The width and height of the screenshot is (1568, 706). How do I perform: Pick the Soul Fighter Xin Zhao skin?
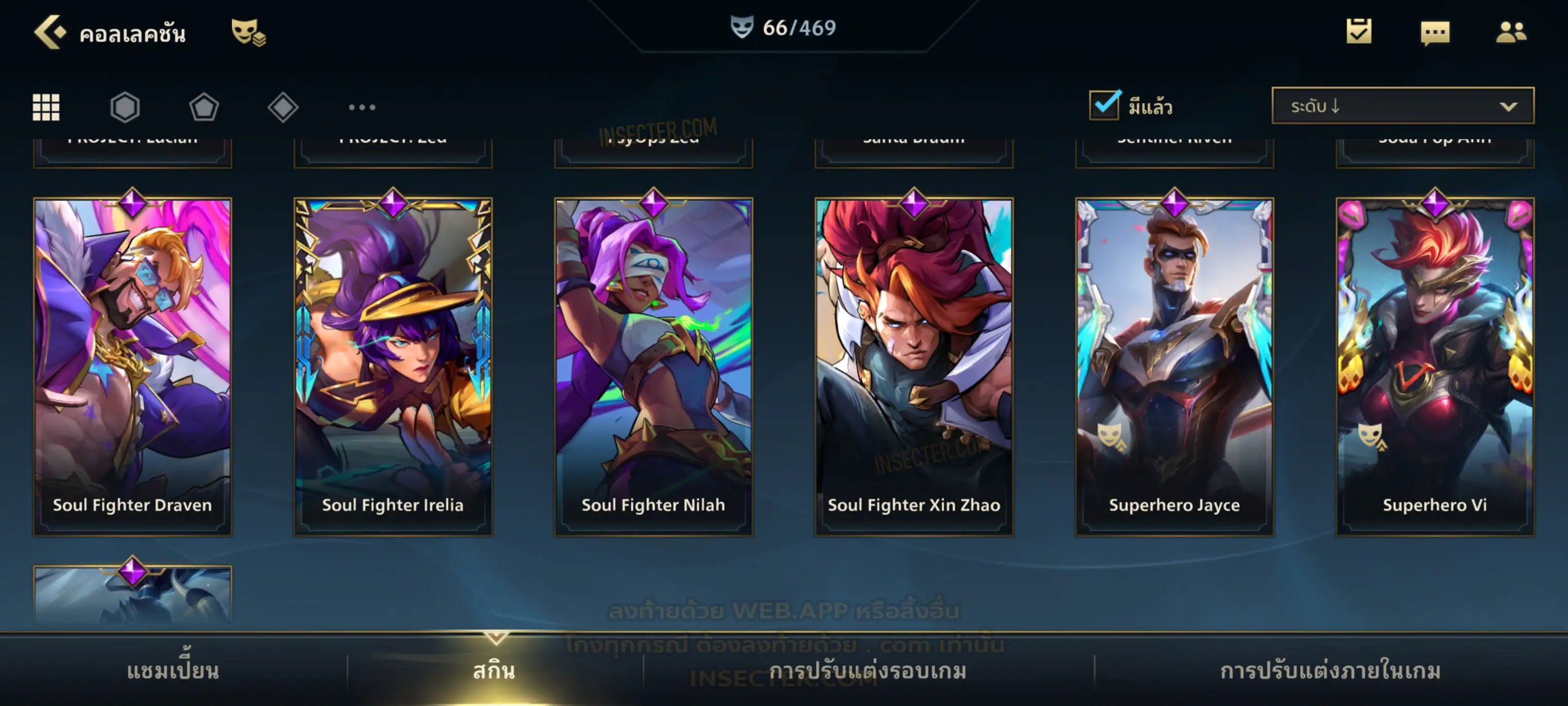914,366
